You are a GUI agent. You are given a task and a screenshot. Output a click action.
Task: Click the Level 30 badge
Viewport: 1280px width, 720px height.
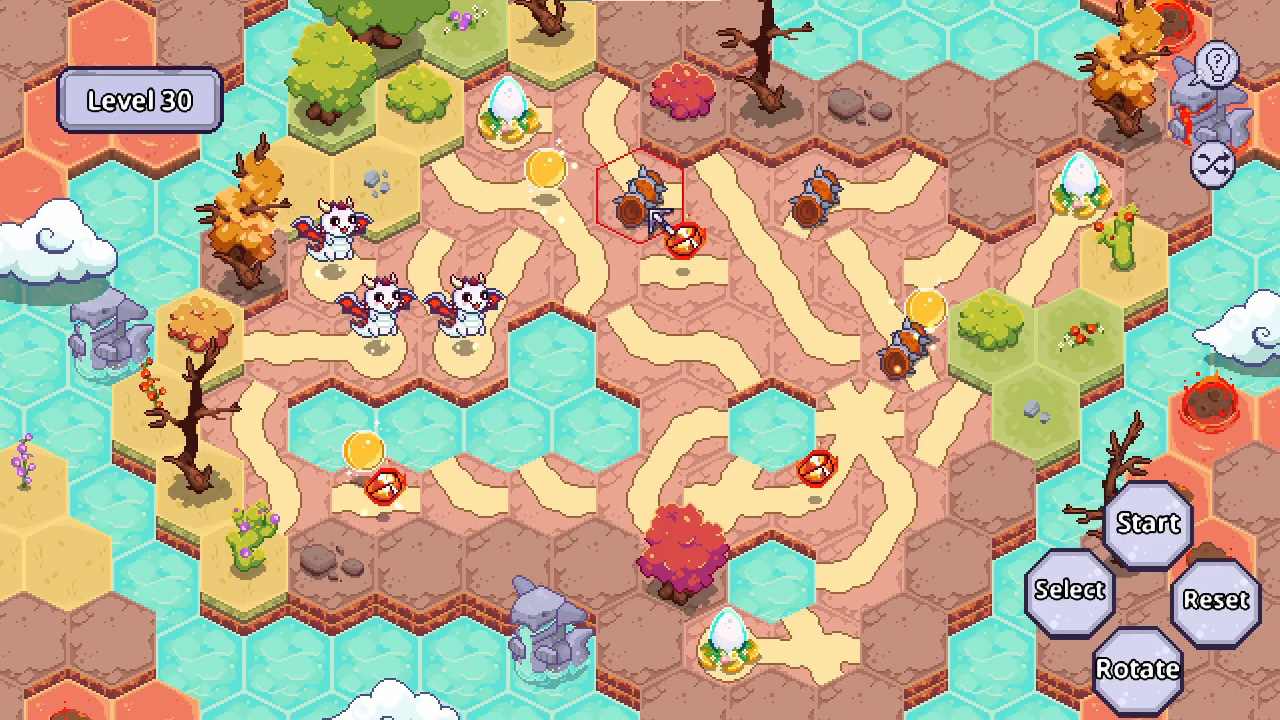tap(139, 100)
